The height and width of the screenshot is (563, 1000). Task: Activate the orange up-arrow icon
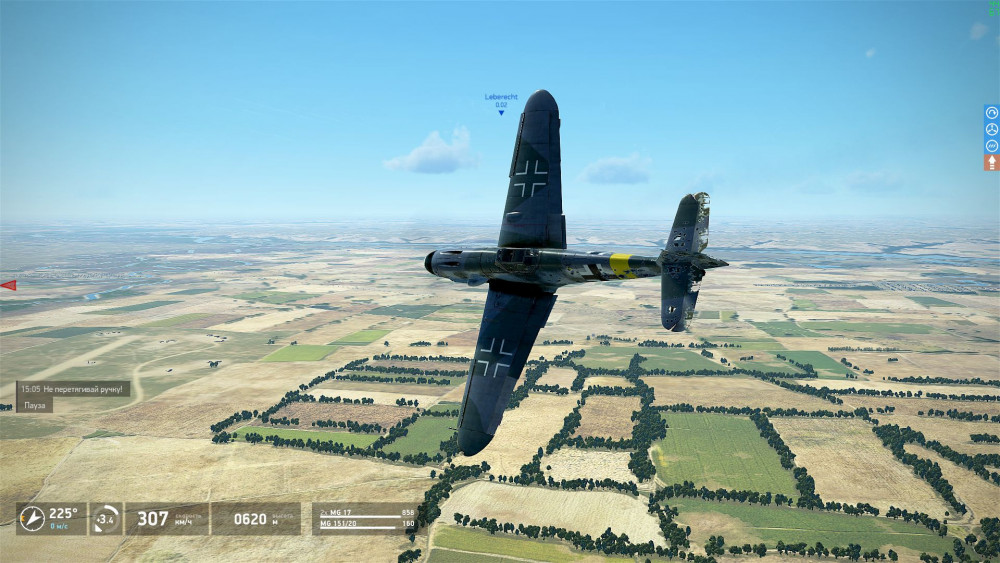point(991,161)
